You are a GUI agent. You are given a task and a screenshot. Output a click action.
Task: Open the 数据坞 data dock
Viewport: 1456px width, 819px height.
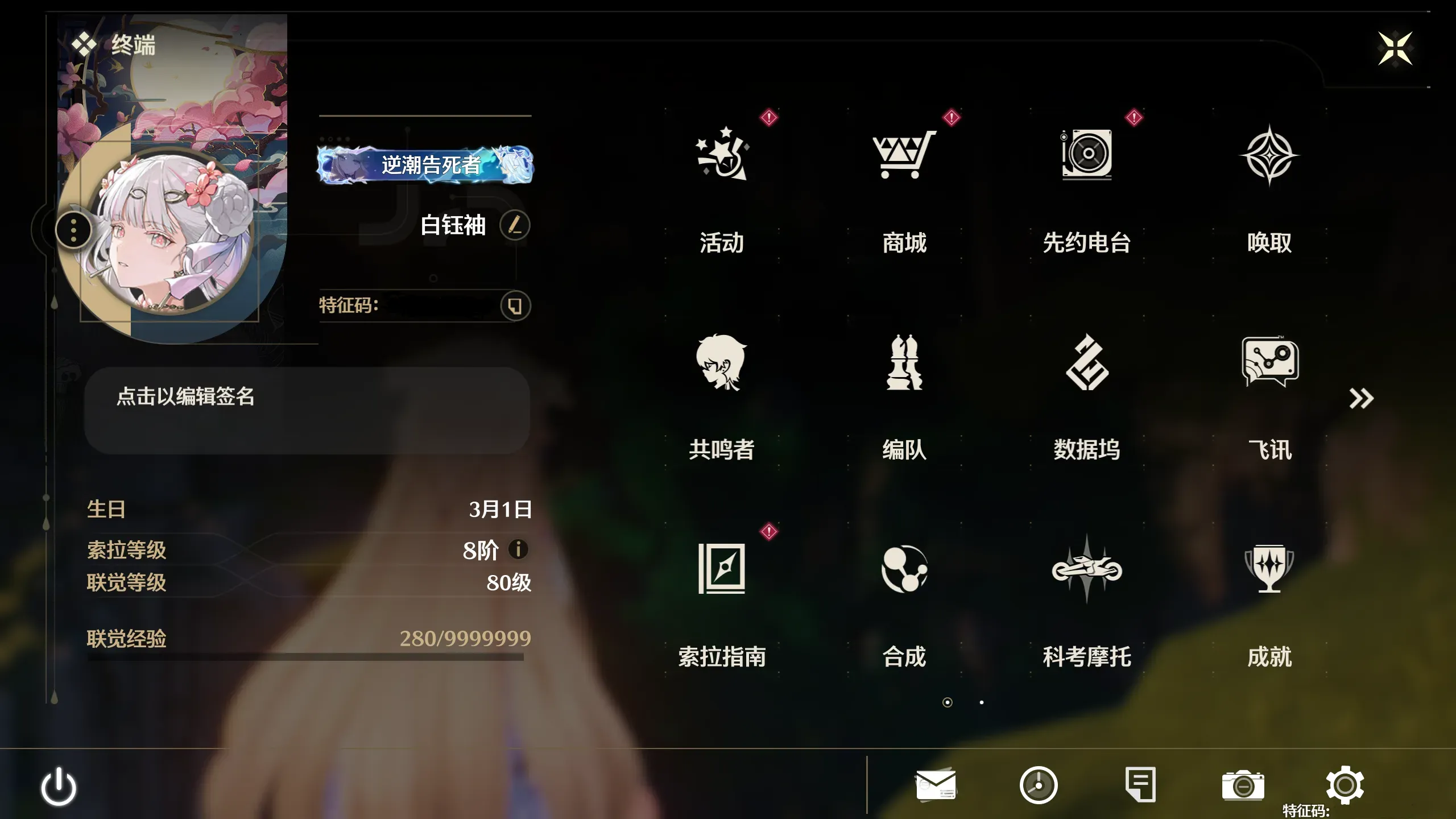click(1086, 387)
